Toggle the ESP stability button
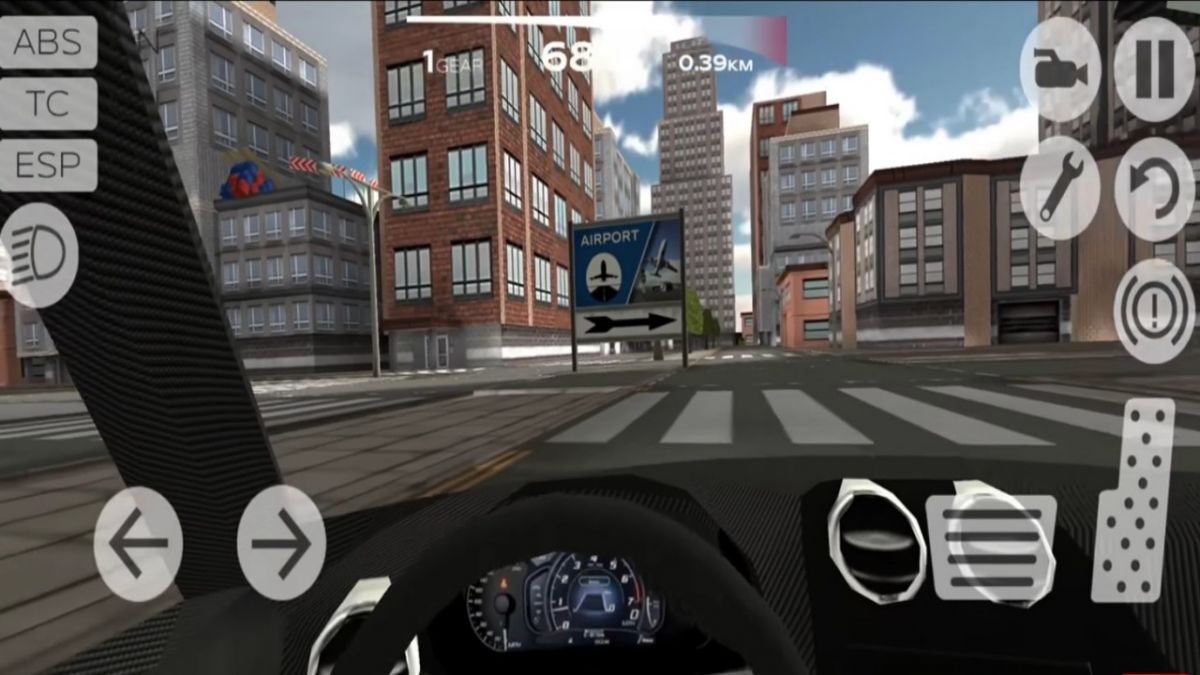1200x675 pixels. pos(48,165)
